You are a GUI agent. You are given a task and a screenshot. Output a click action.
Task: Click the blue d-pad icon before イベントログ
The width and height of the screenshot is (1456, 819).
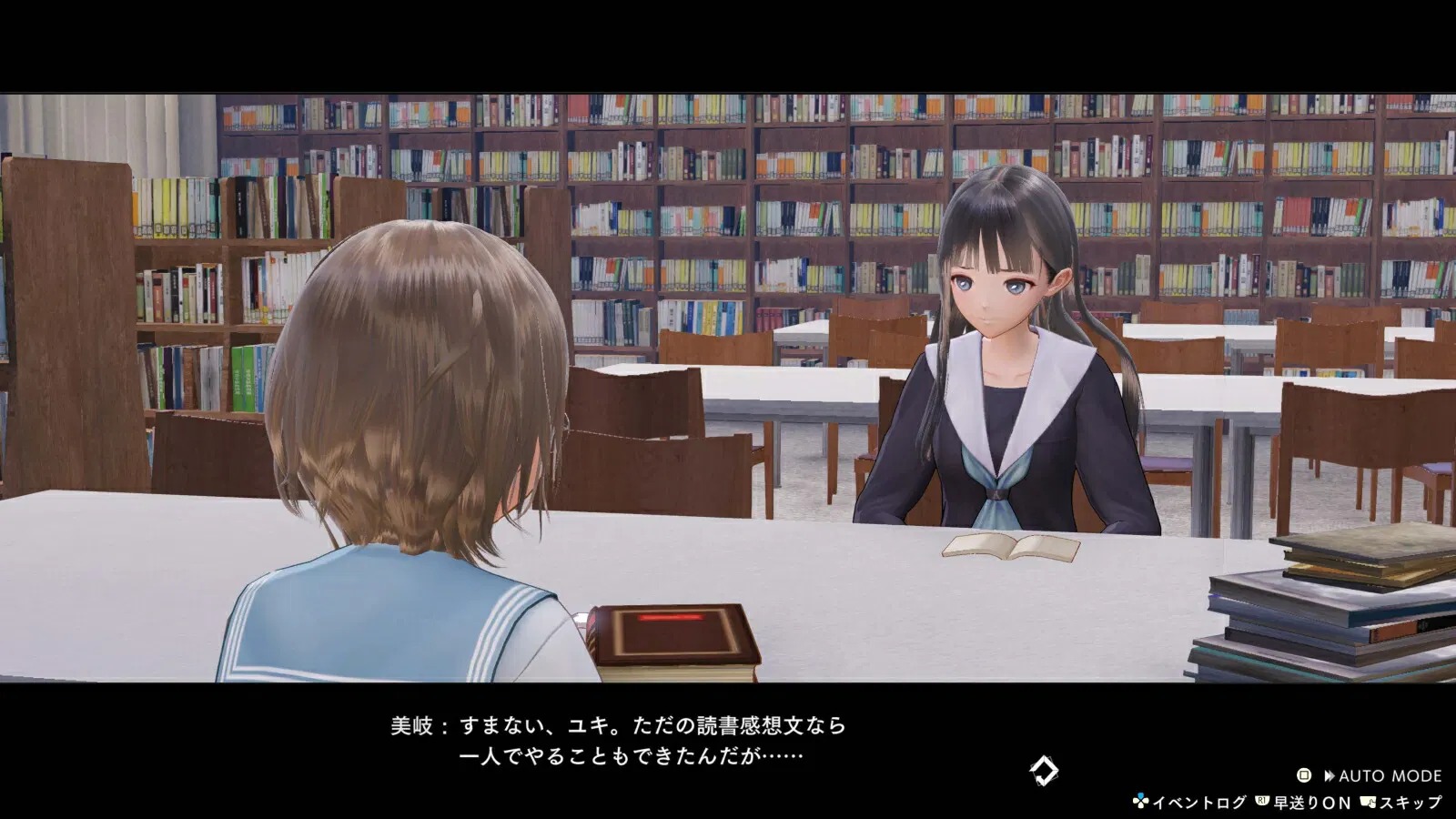coord(1141,799)
